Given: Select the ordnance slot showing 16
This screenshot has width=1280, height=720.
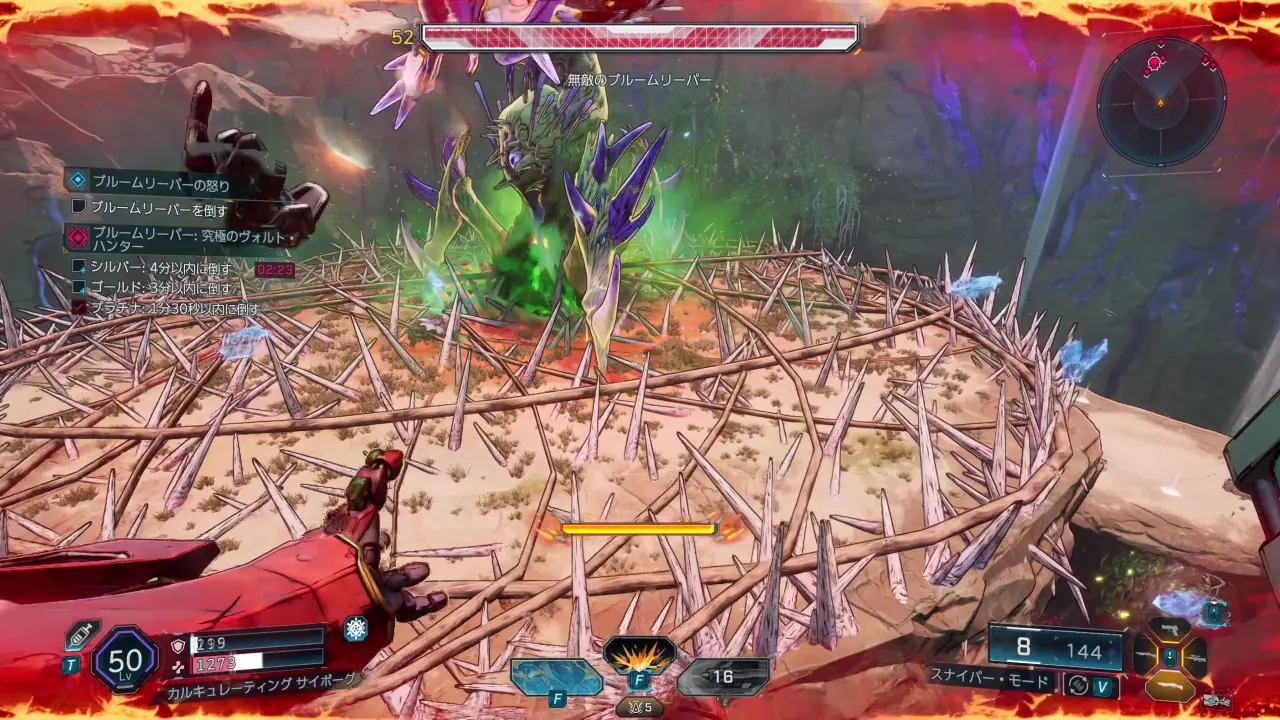Looking at the screenshot, I should point(723,677).
